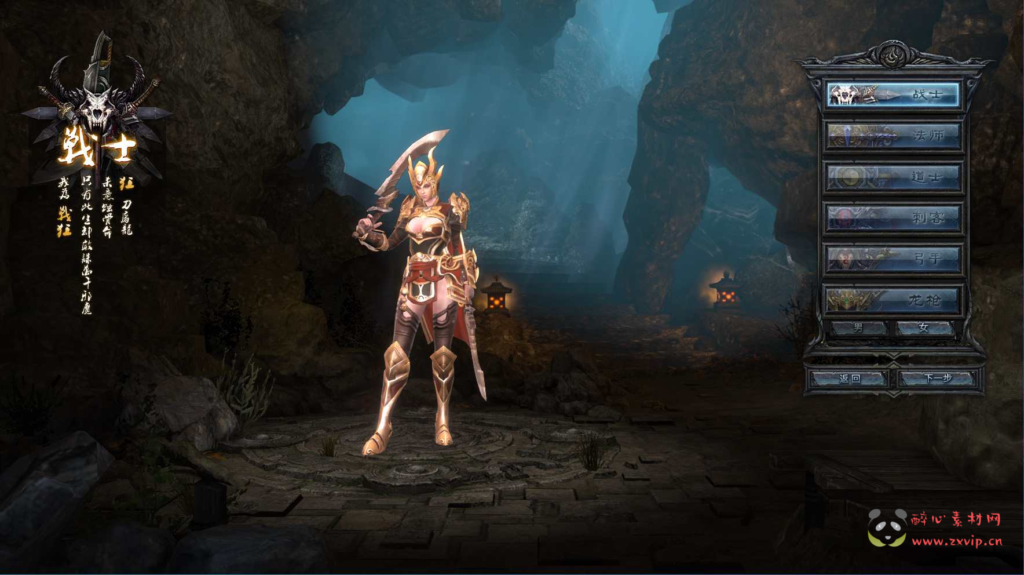The image size is (1024, 575).
Task: Select the 战士 warrior class
Action: coord(893,94)
